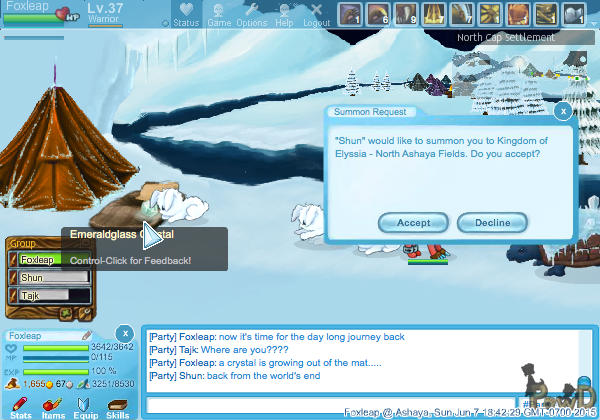Select Shun in the Group panel

click(x=43, y=277)
